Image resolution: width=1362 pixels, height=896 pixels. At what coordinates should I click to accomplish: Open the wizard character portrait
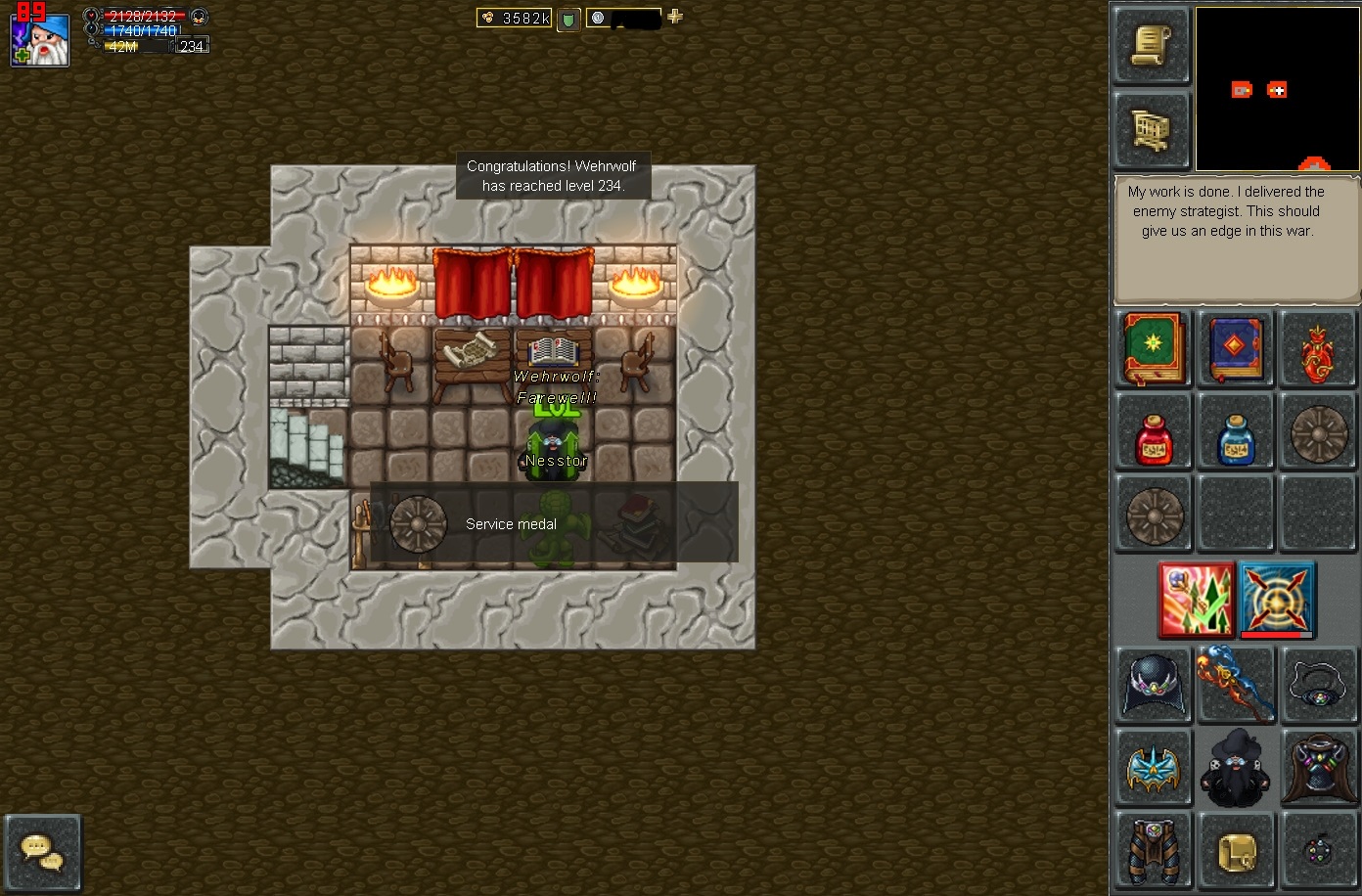point(40,40)
